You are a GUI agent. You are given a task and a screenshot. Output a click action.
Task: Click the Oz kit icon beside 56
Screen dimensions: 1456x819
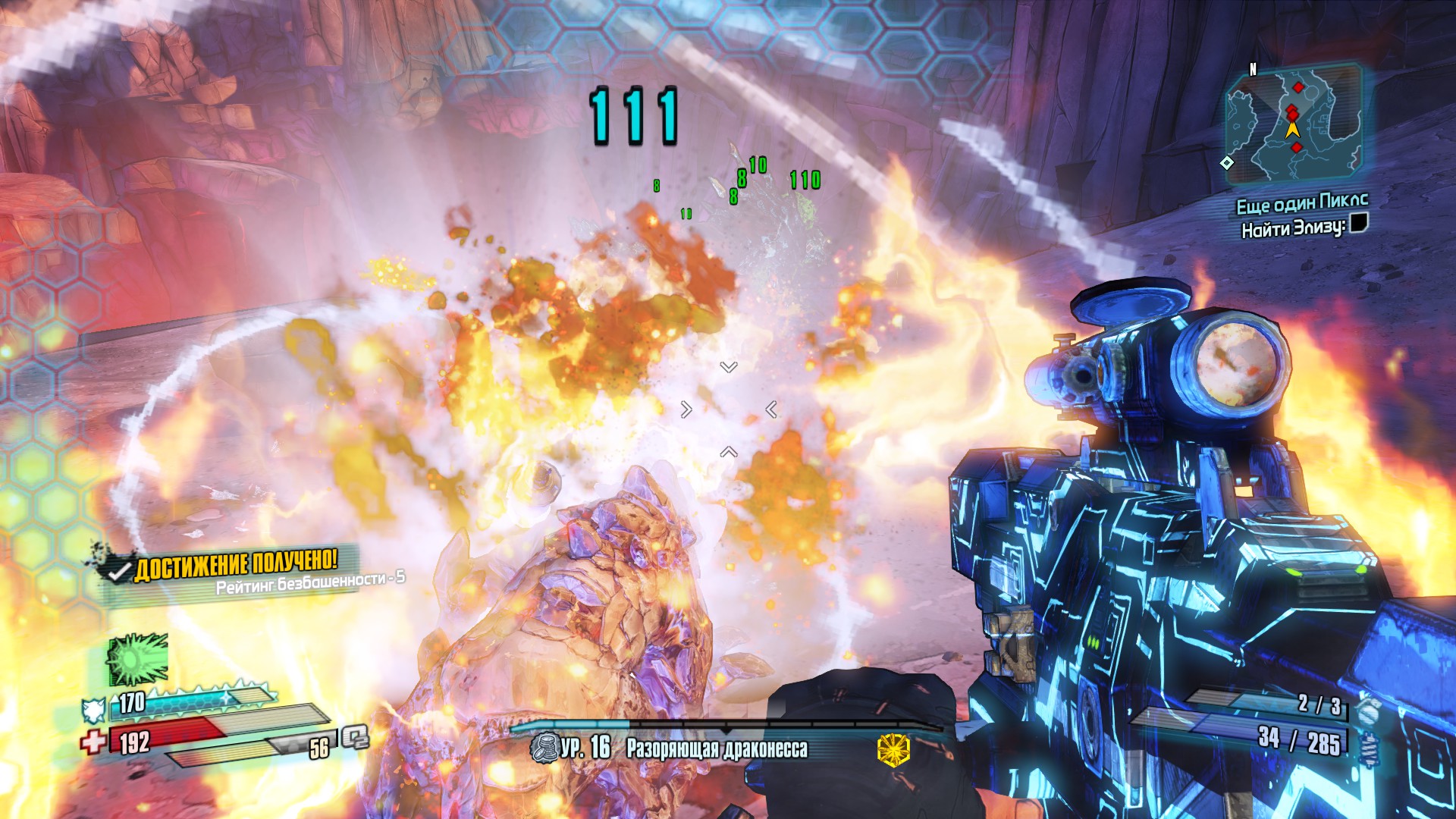tap(354, 737)
